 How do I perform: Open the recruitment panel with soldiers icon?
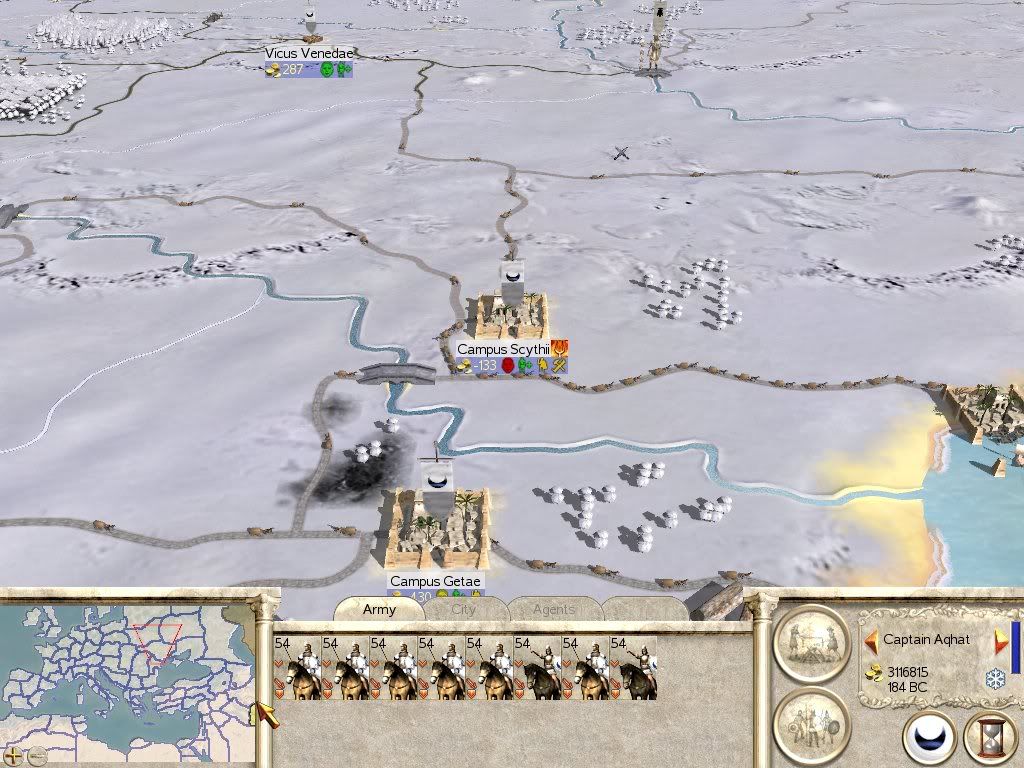811,724
